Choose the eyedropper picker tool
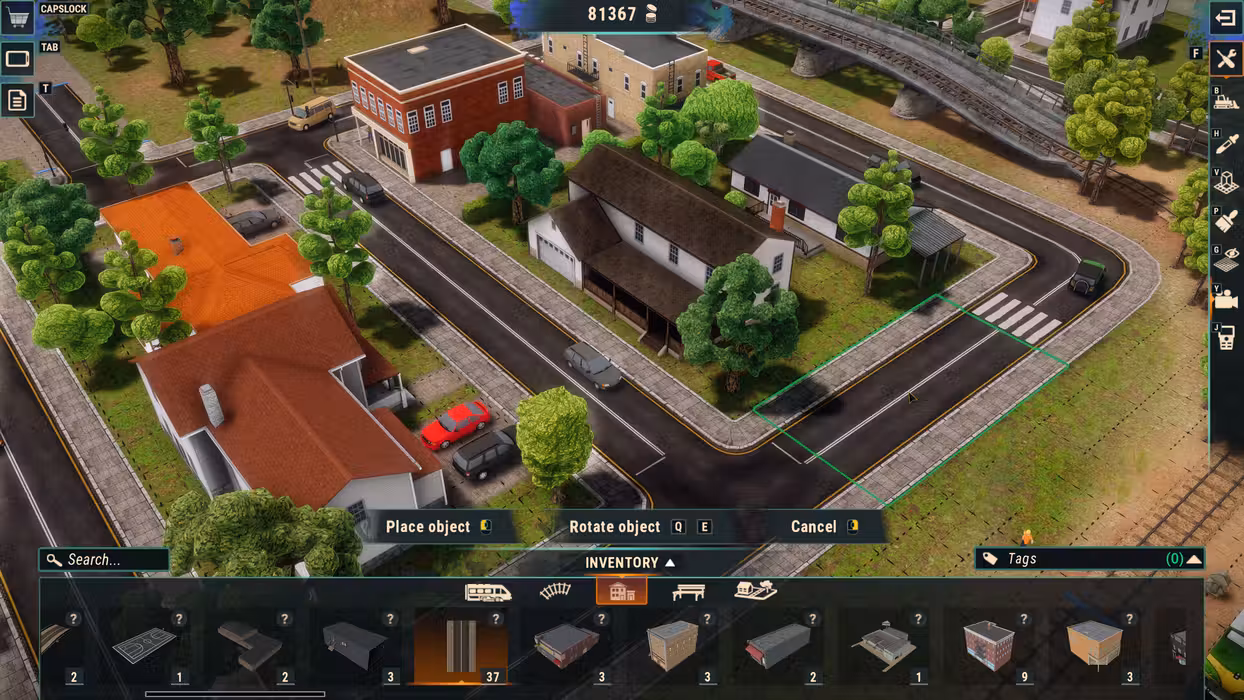Viewport: 1244px width, 700px height. pos(1226,143)
